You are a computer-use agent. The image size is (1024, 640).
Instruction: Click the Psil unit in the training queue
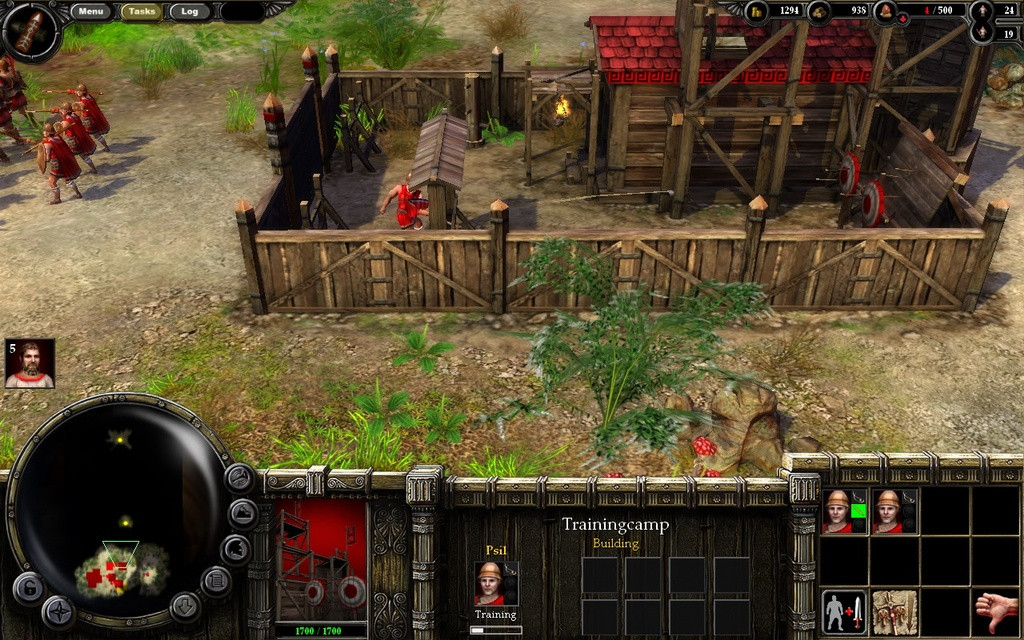point(490,583)
